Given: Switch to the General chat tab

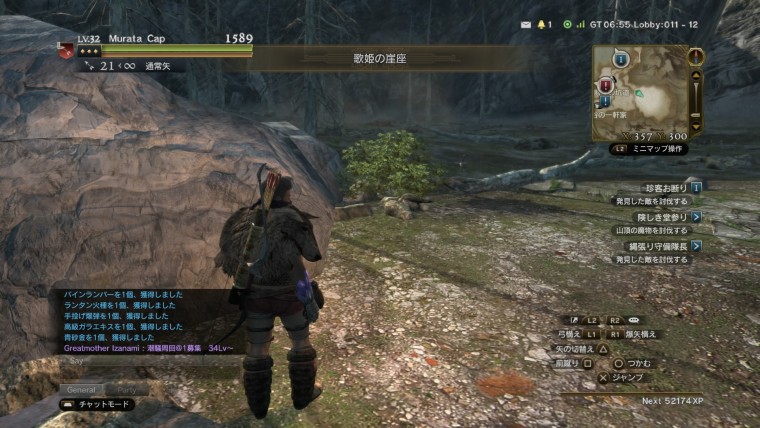Looking at the screenshot, I should 82,389.
